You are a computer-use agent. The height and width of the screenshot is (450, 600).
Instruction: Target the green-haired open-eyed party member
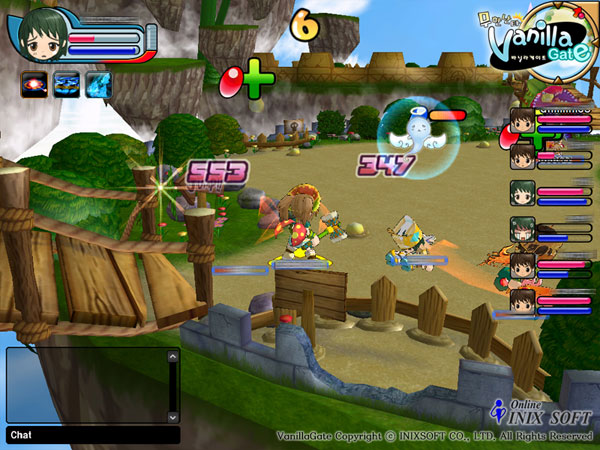[x=523, y=192]
